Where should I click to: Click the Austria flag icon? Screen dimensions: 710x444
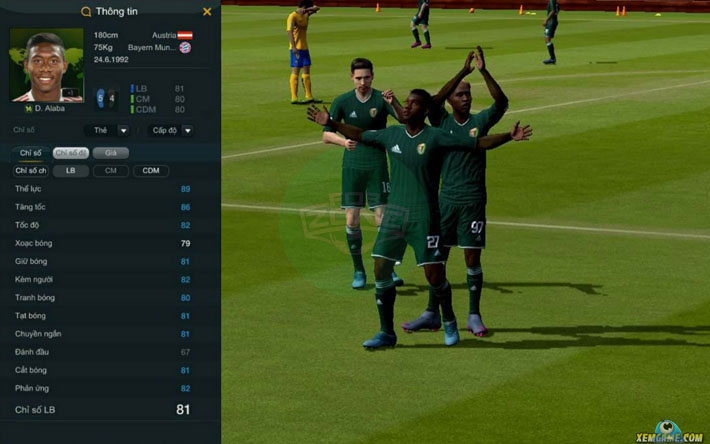(x=185, y=34)
